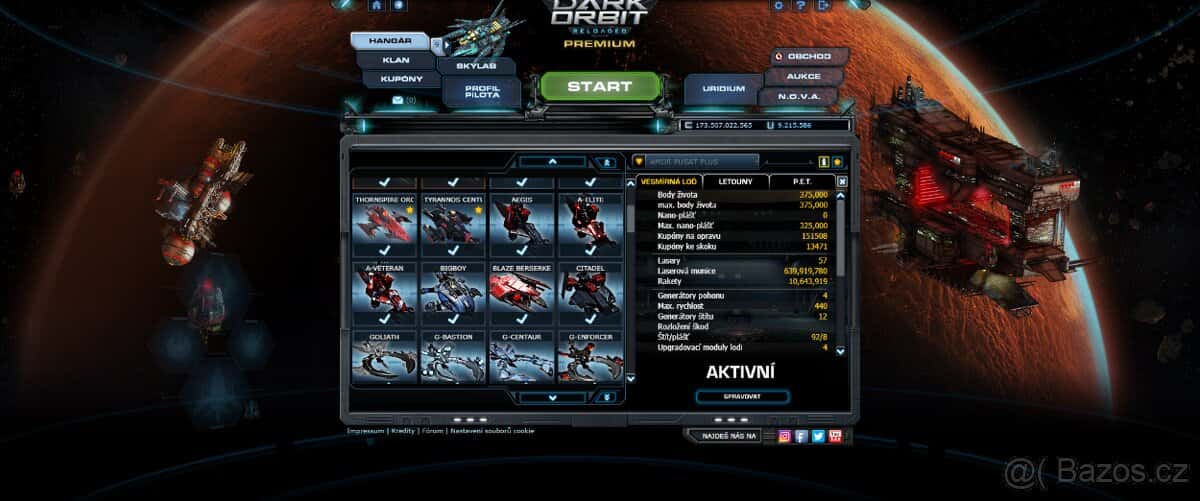Viewport: 1200px width, 501px height.
Task: Open the N.O.V.A. section
Action: pyautogui.click(x=803, y=97)
